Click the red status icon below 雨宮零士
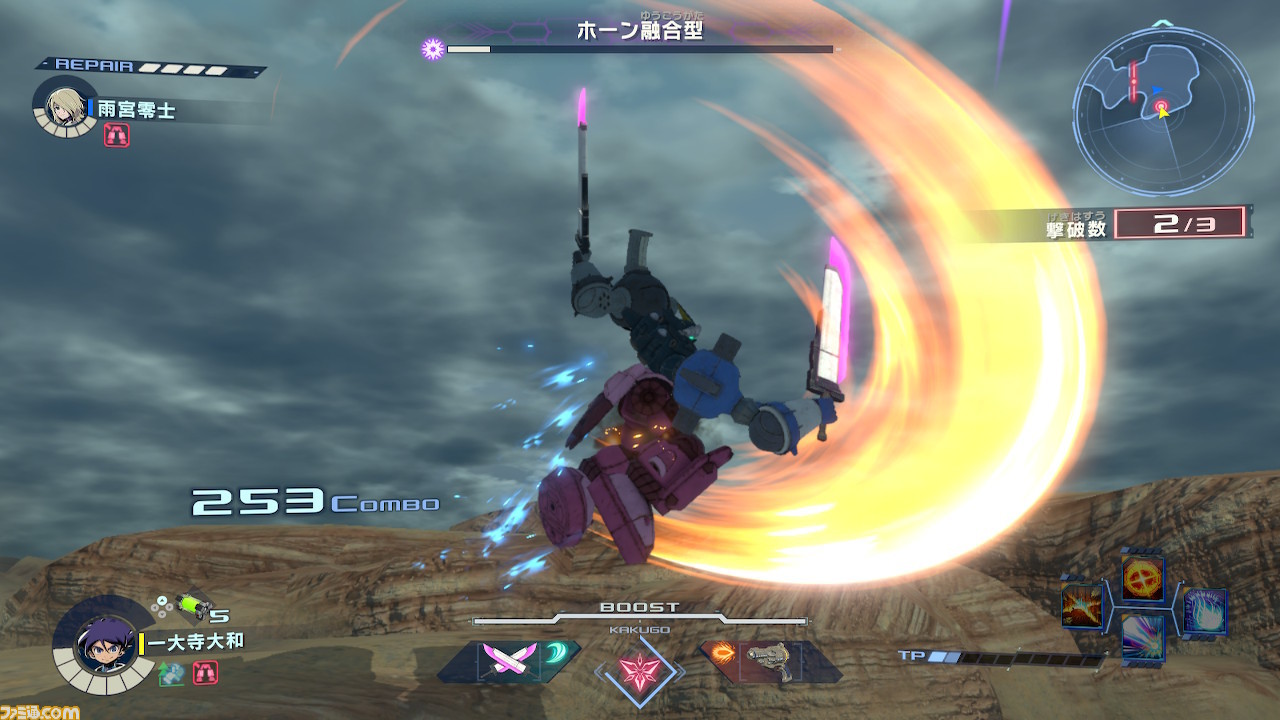This screenshot has width=1280, height=720. coord(116,135)
